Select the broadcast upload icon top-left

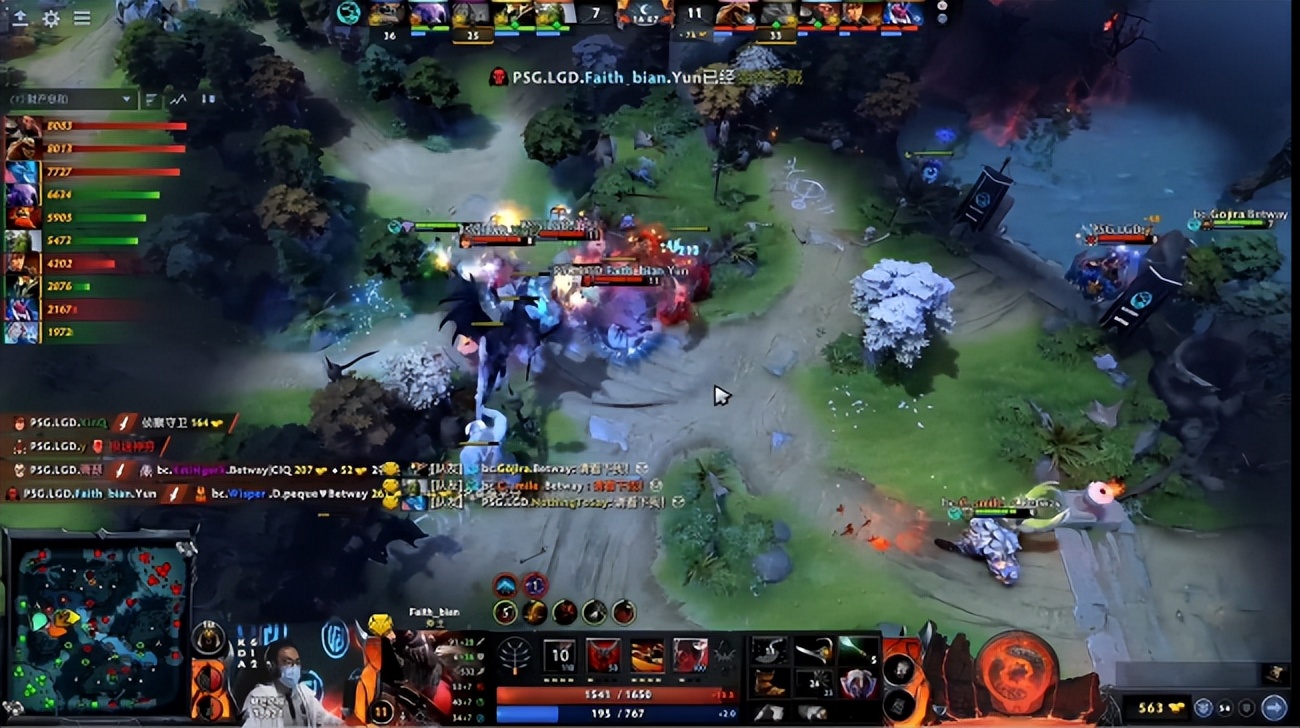21,18
